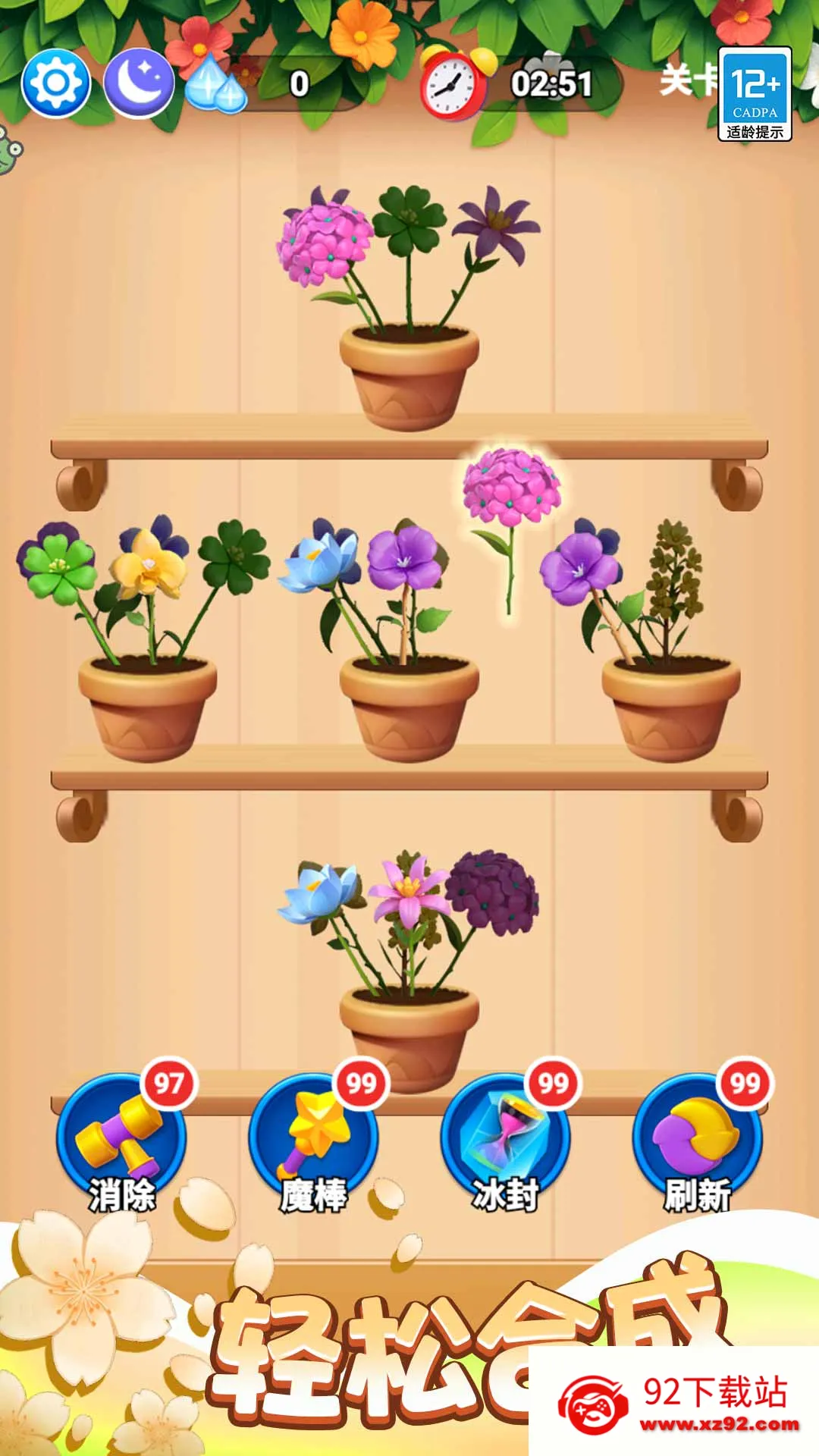
Task: Use the 消除 hammer power-up
Action: (x=121, y=1139)
